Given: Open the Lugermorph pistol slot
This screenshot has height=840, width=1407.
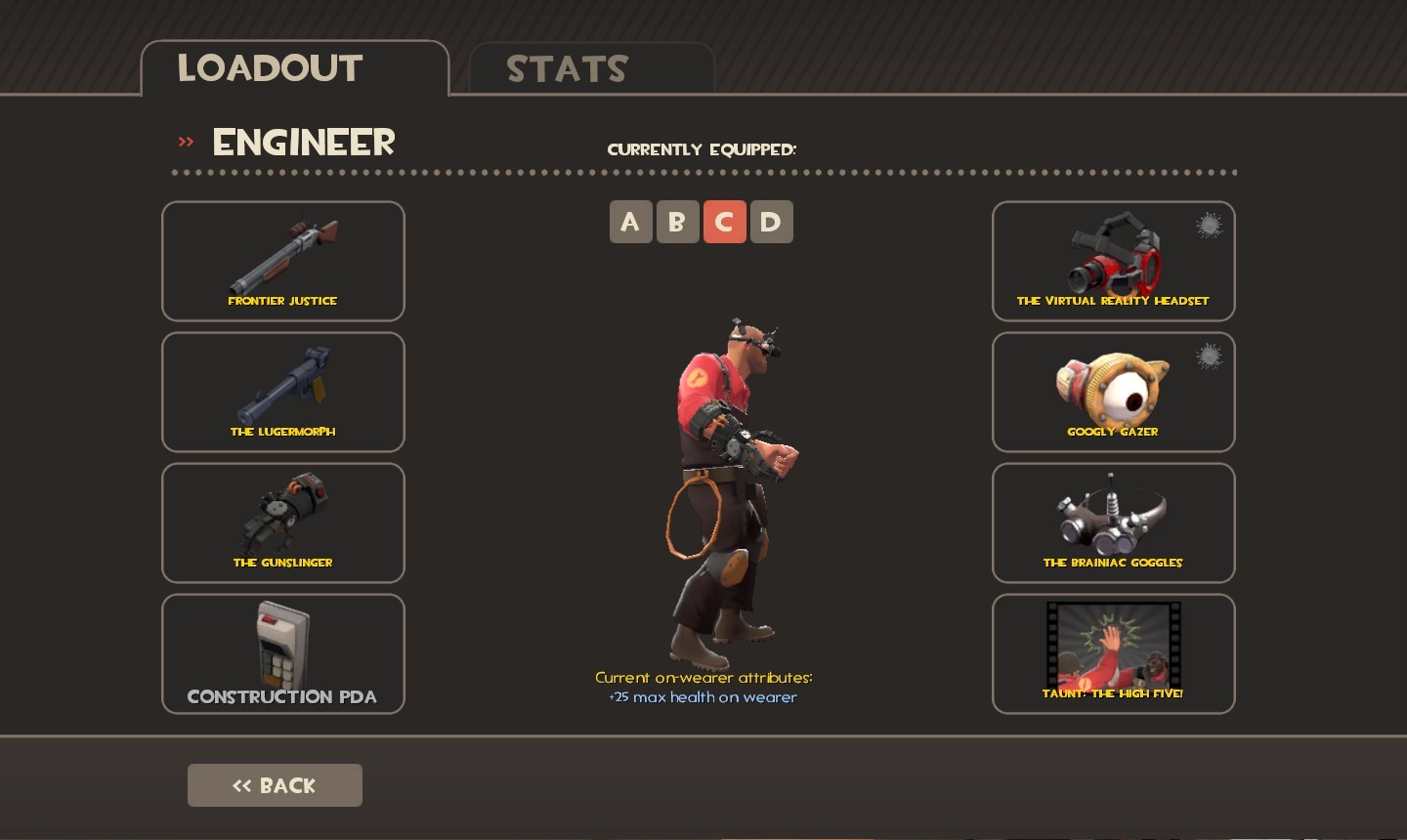Looking at the screenshot, I should pyautogui.click(x=282, y=392).
